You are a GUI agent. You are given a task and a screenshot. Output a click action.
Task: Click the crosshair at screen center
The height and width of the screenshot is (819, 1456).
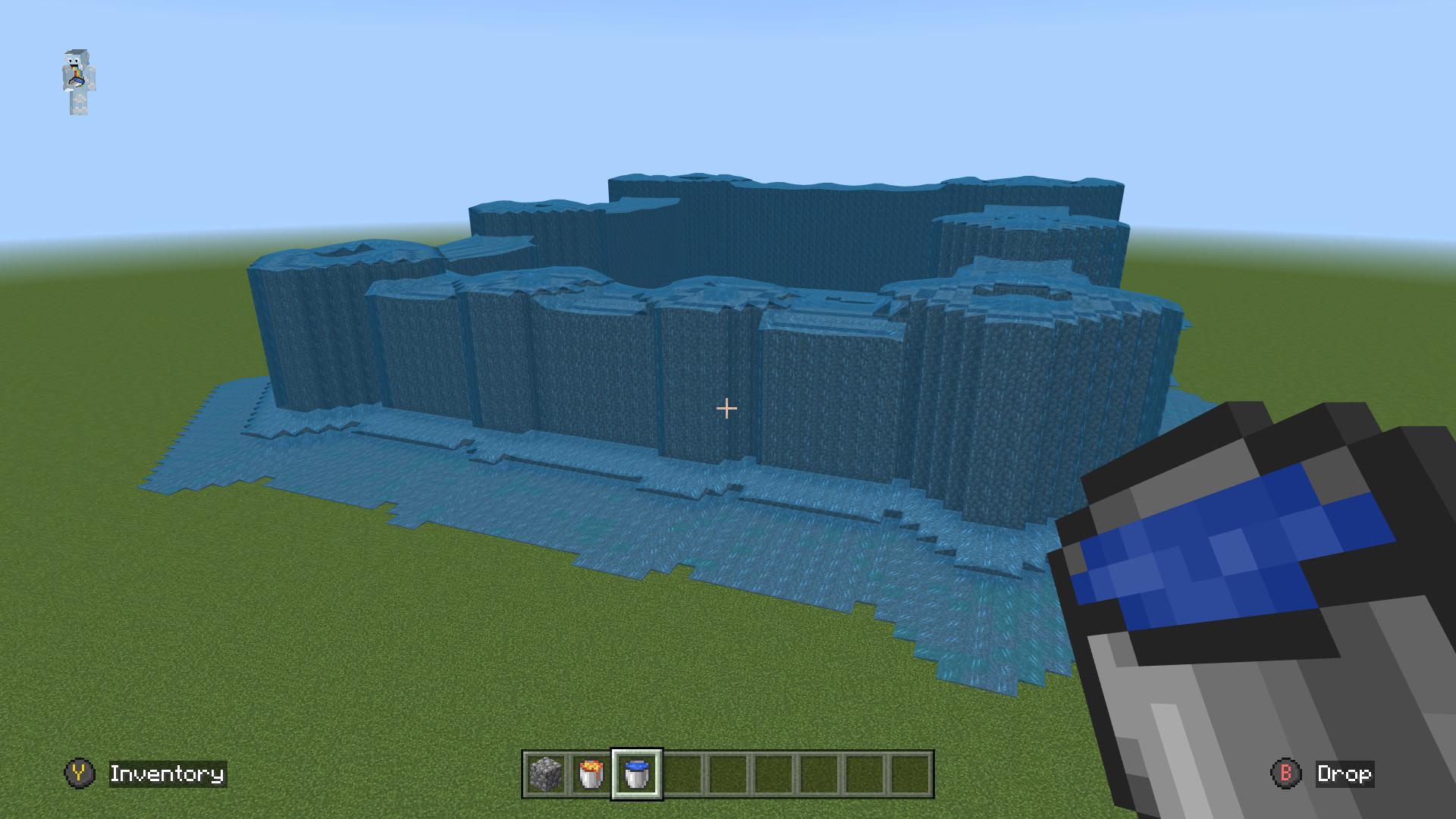[x=726, y=408]
